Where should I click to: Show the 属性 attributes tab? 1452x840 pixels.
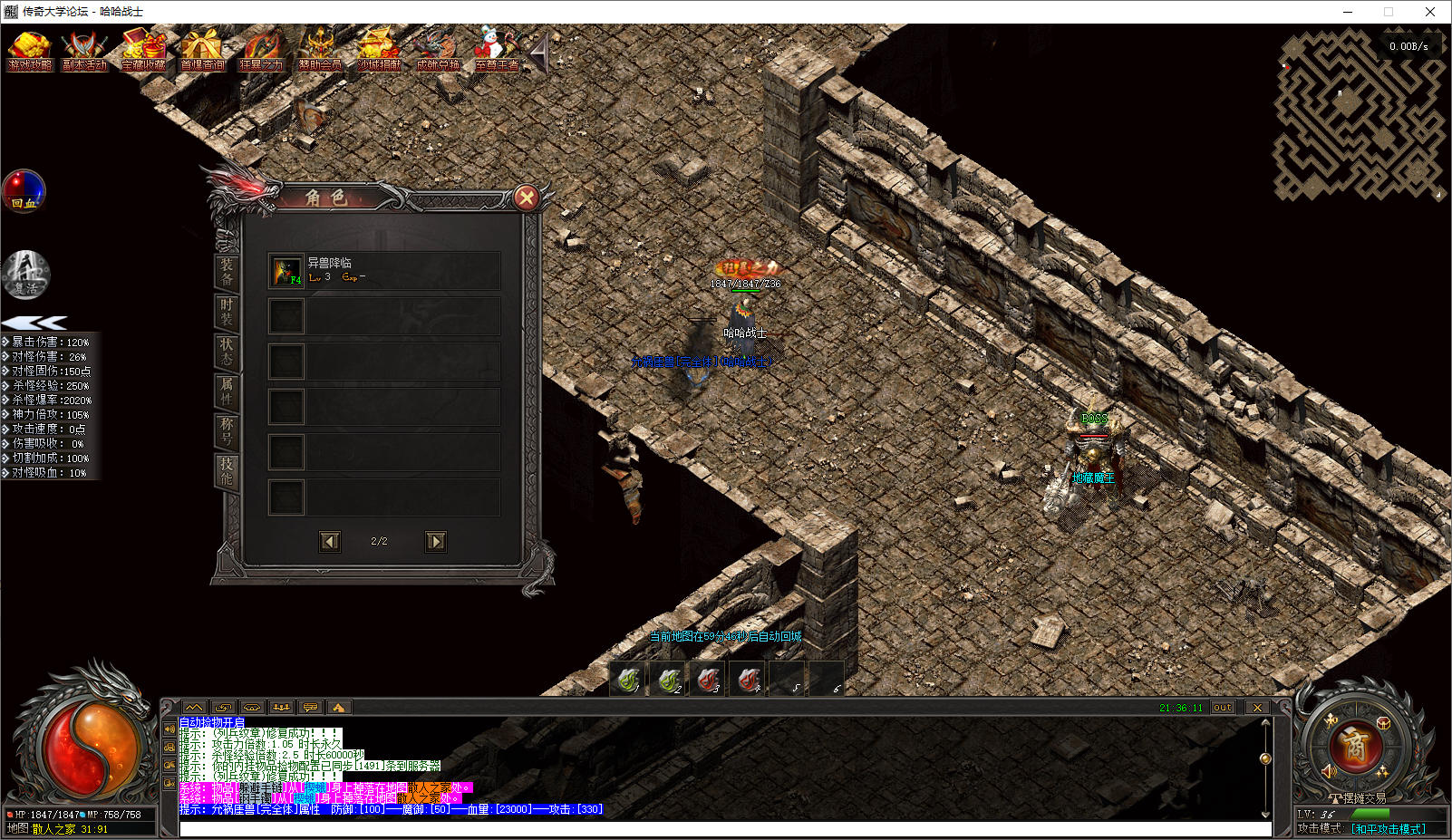227,391
